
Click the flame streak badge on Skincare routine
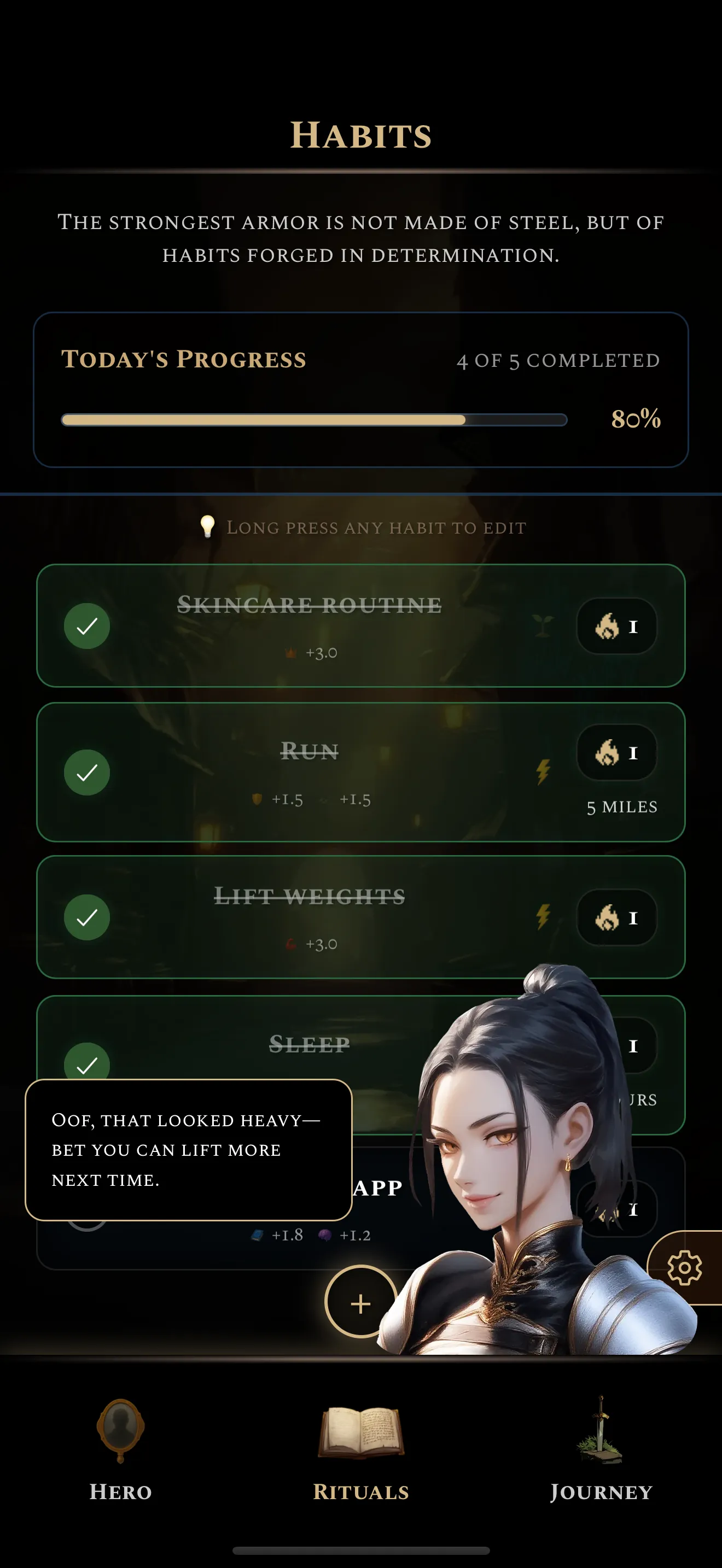point(616,627)
